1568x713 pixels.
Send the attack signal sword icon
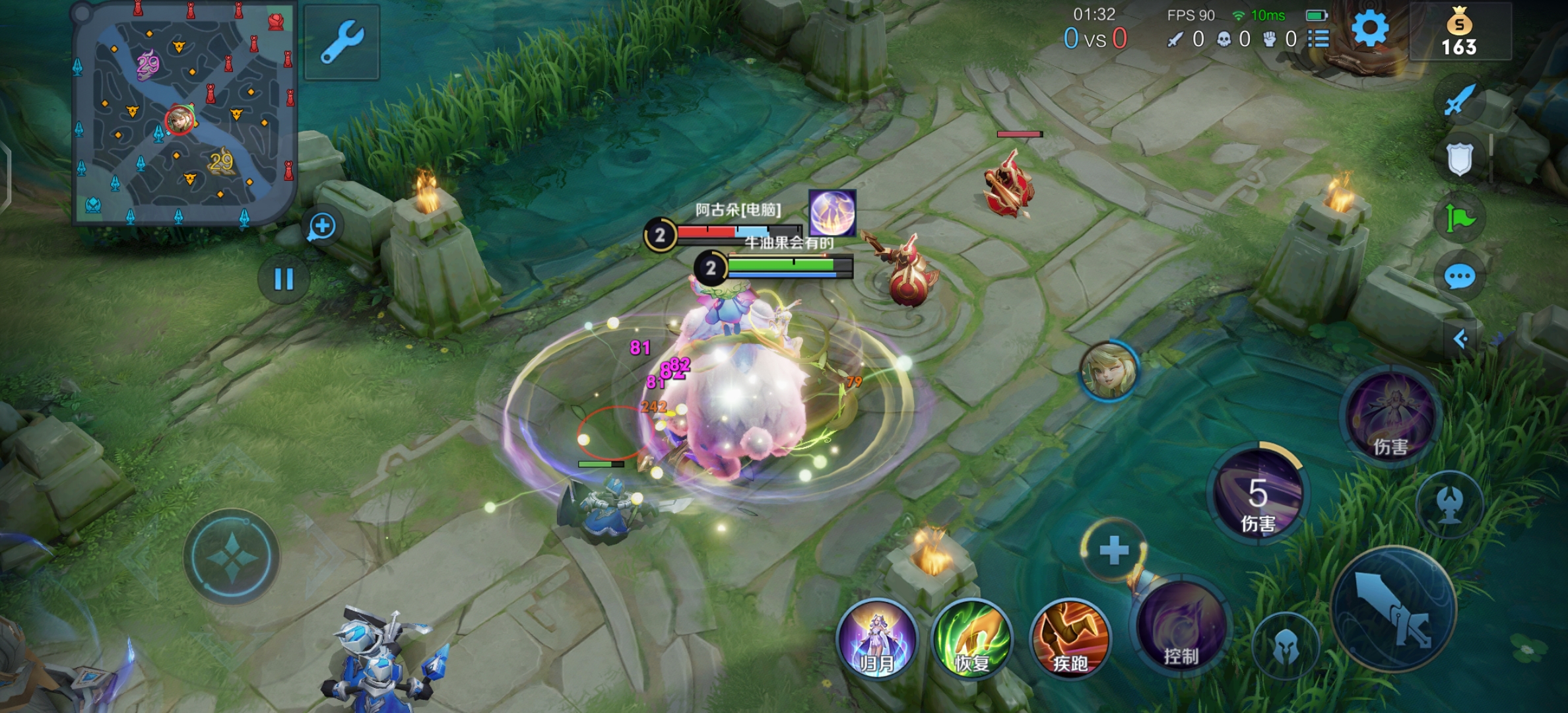[1458, 100]
